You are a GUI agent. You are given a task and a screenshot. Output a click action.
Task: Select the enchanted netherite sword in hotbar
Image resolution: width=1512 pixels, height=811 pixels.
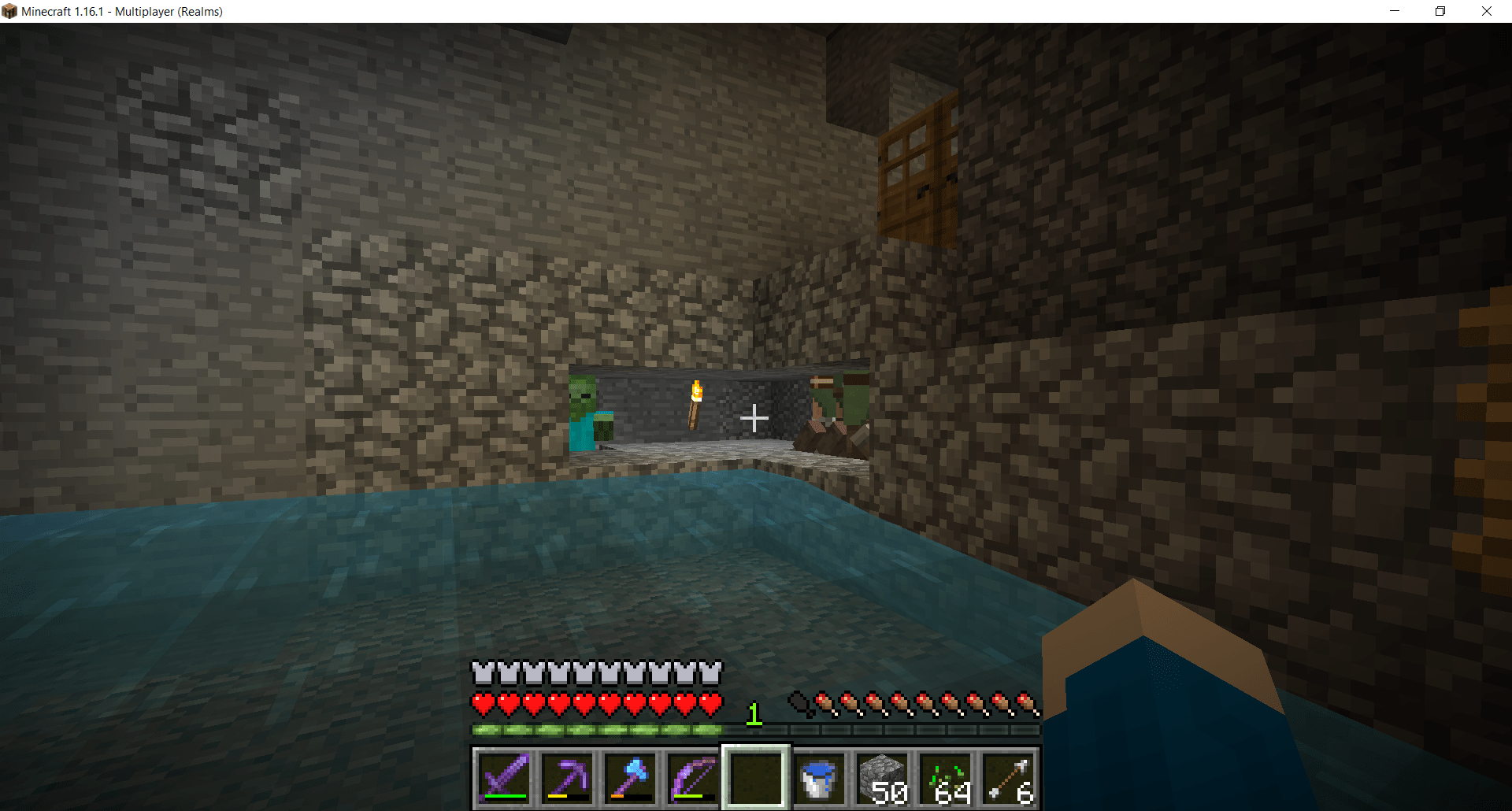click(505, 779)
